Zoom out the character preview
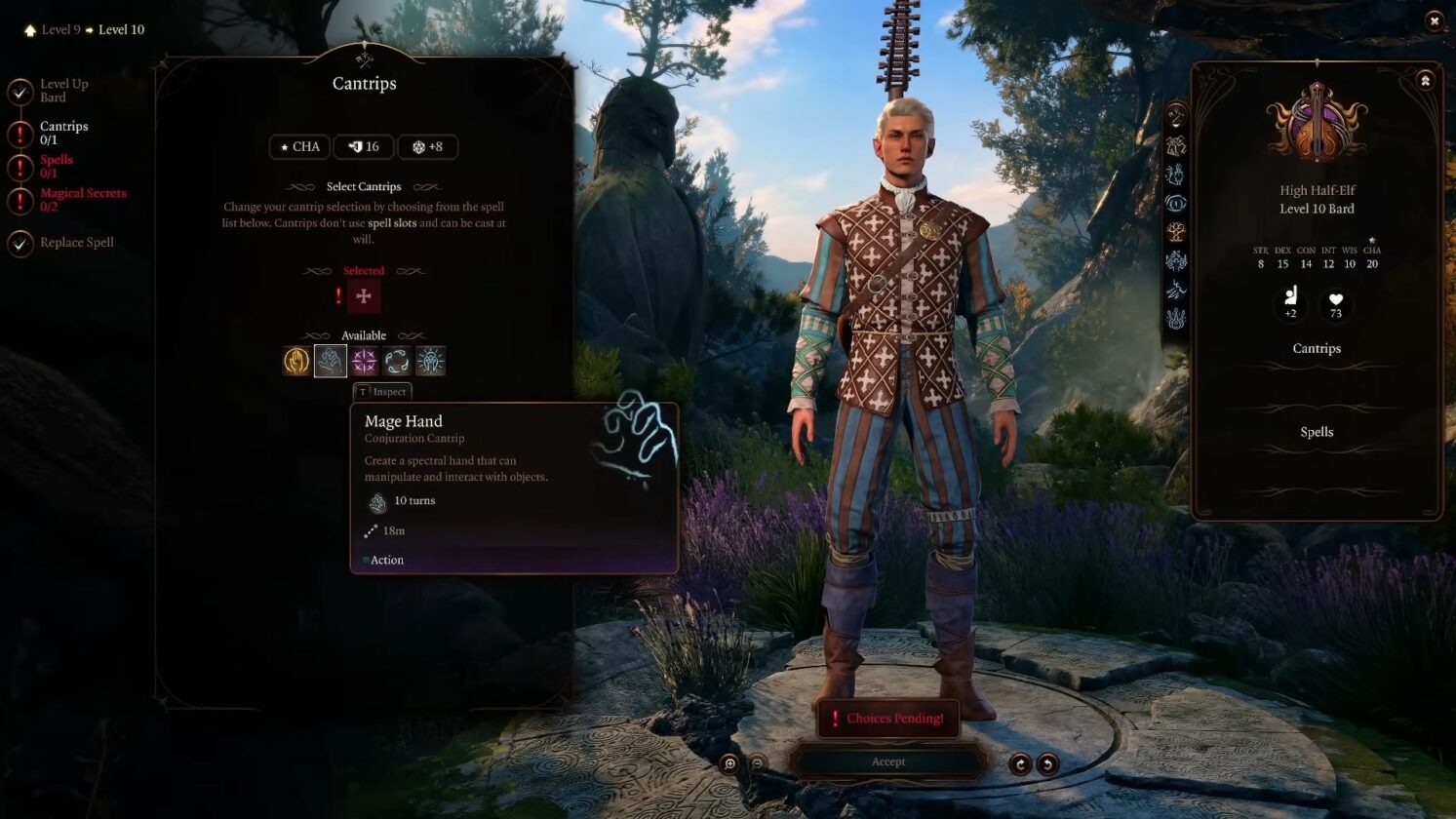 [x=757, y=764]
